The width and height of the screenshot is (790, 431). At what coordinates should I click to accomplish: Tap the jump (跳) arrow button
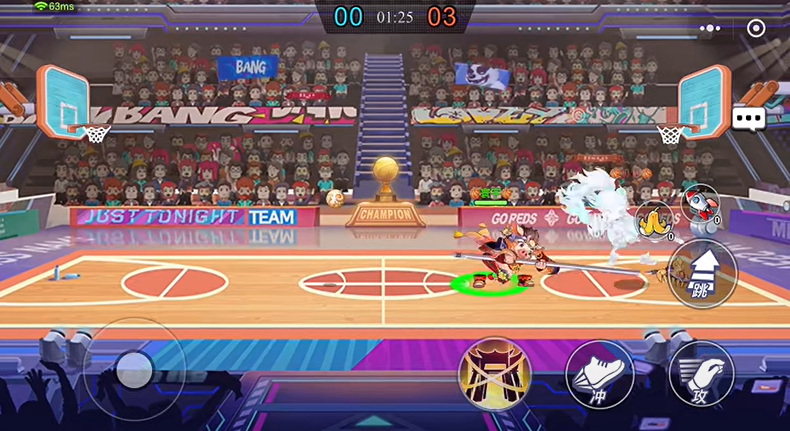pos(701,272)
